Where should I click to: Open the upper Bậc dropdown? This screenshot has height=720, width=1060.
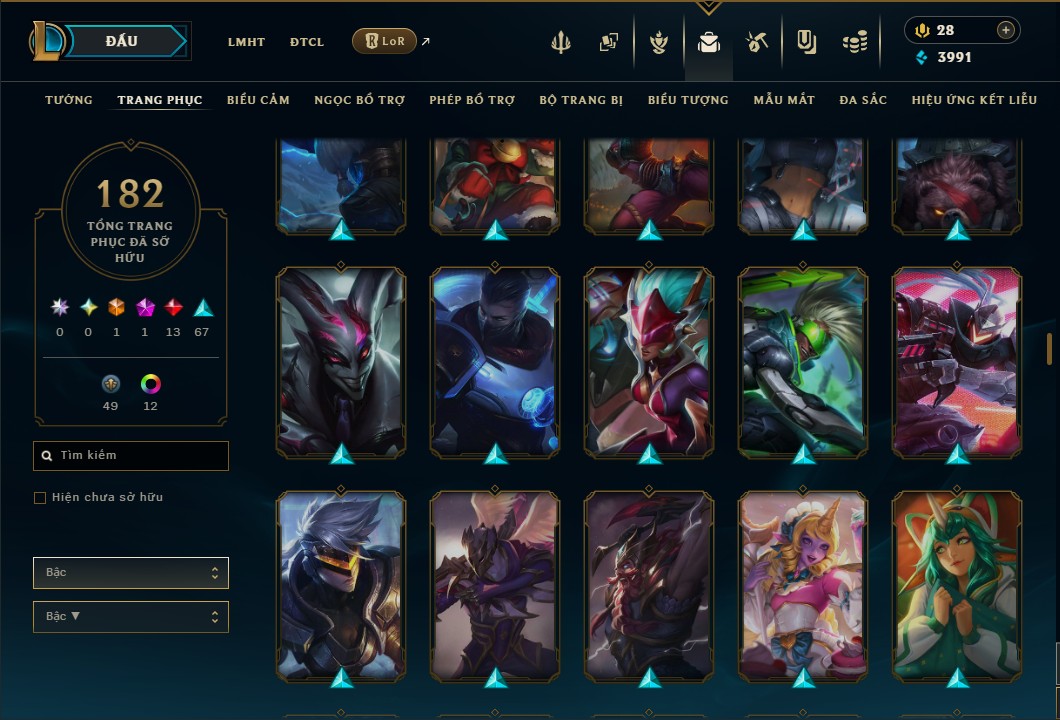tap(131, 573)
